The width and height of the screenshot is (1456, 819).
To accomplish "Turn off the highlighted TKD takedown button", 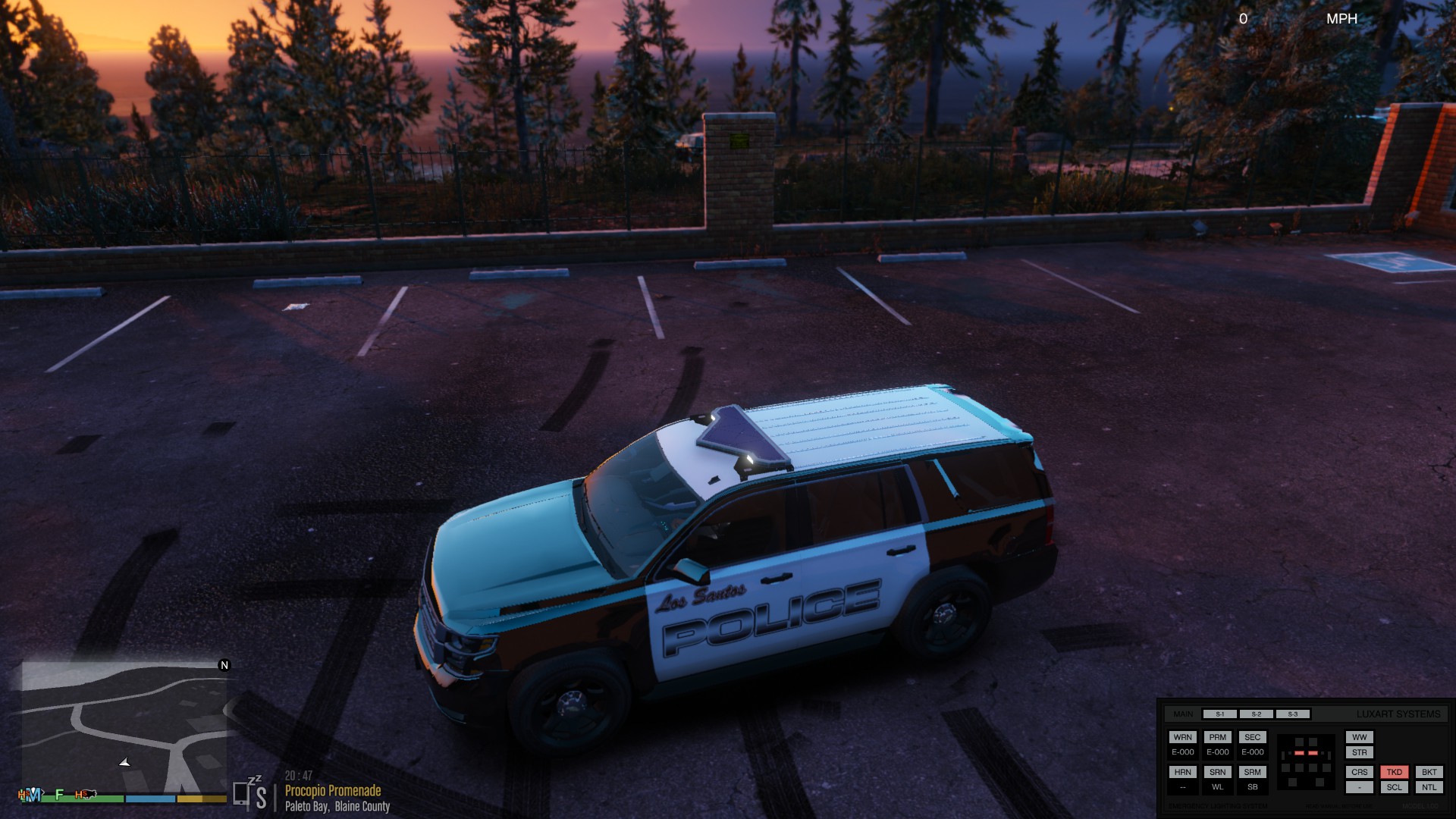I will [1394, 772].
